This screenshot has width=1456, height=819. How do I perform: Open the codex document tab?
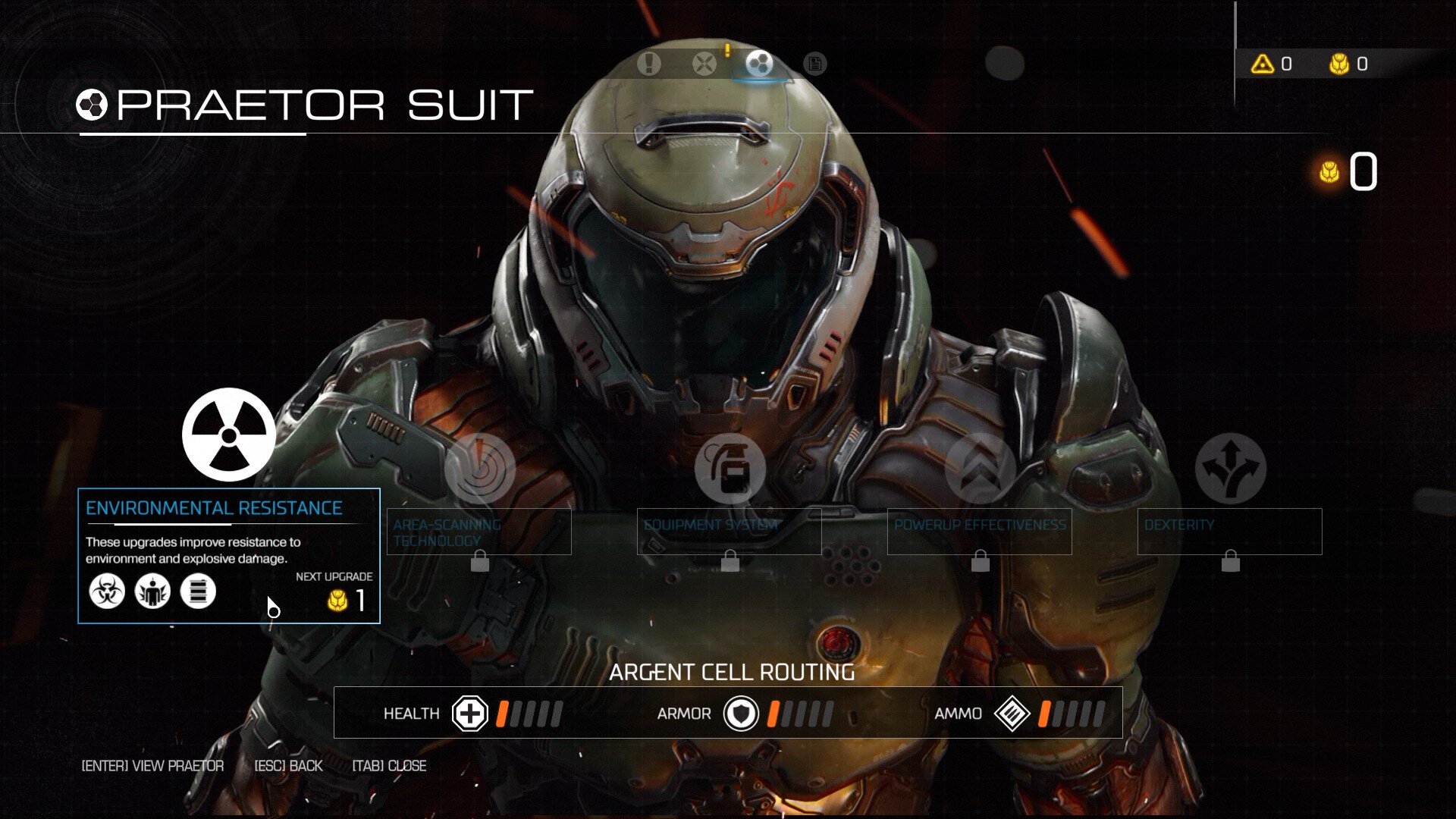[x=814, y=64]
